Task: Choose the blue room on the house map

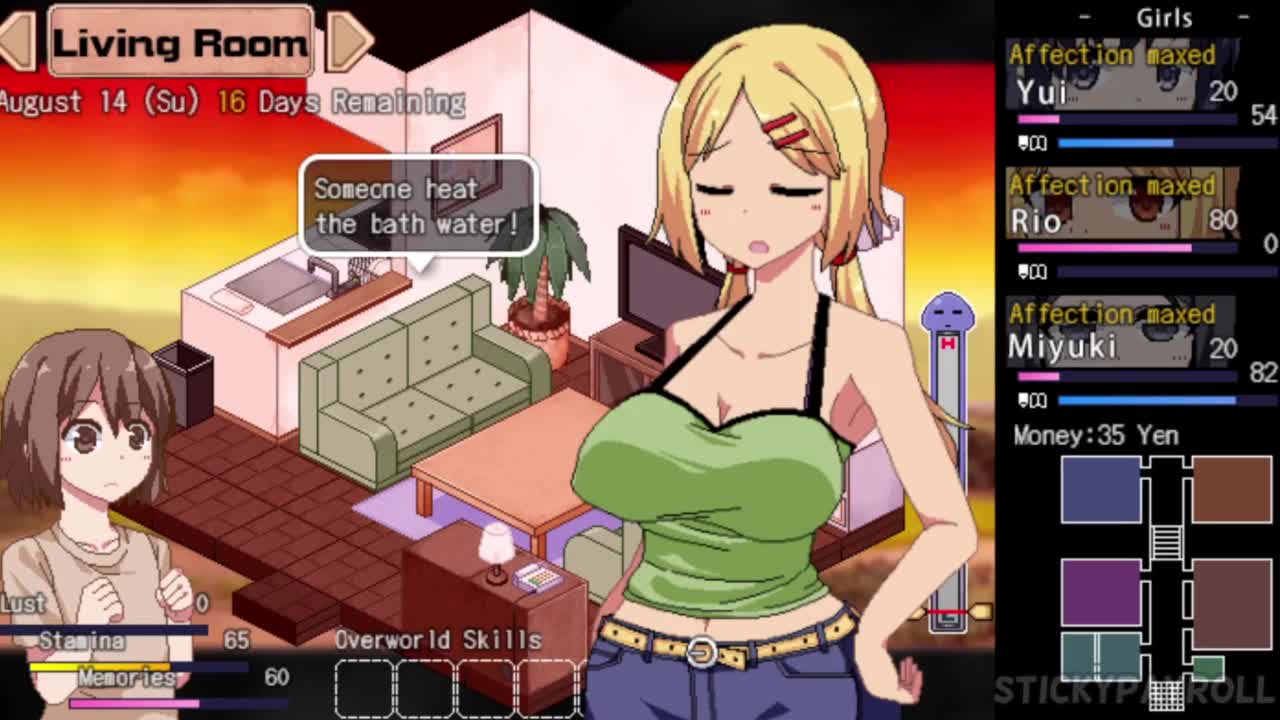Action: point(1100,489)
